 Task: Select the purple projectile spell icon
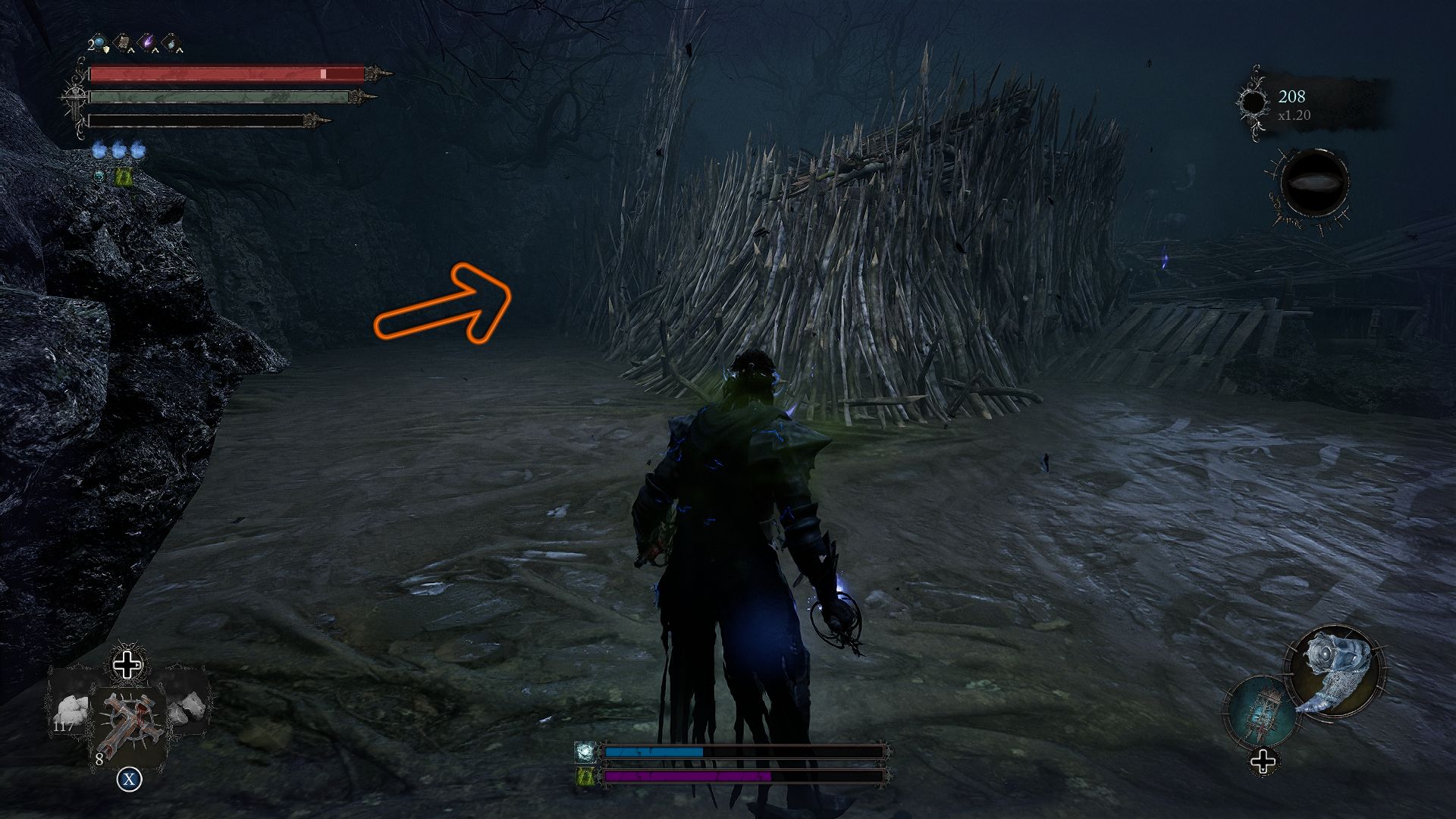(148, 42)
